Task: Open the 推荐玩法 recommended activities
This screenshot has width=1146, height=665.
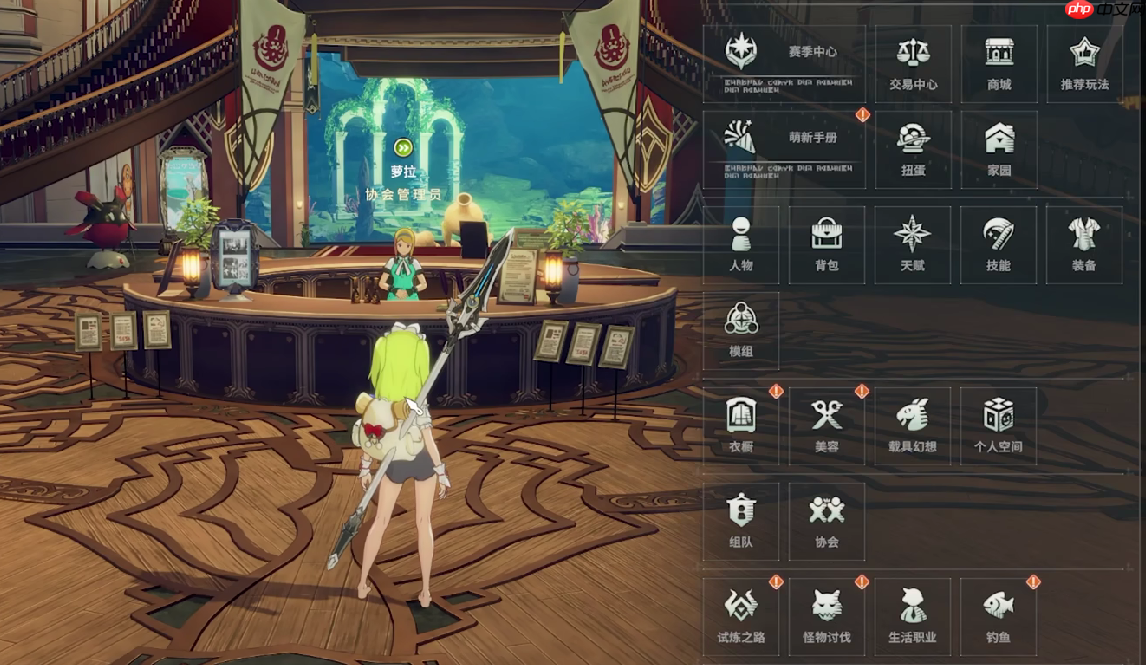Action: [x=1084, y=63]
